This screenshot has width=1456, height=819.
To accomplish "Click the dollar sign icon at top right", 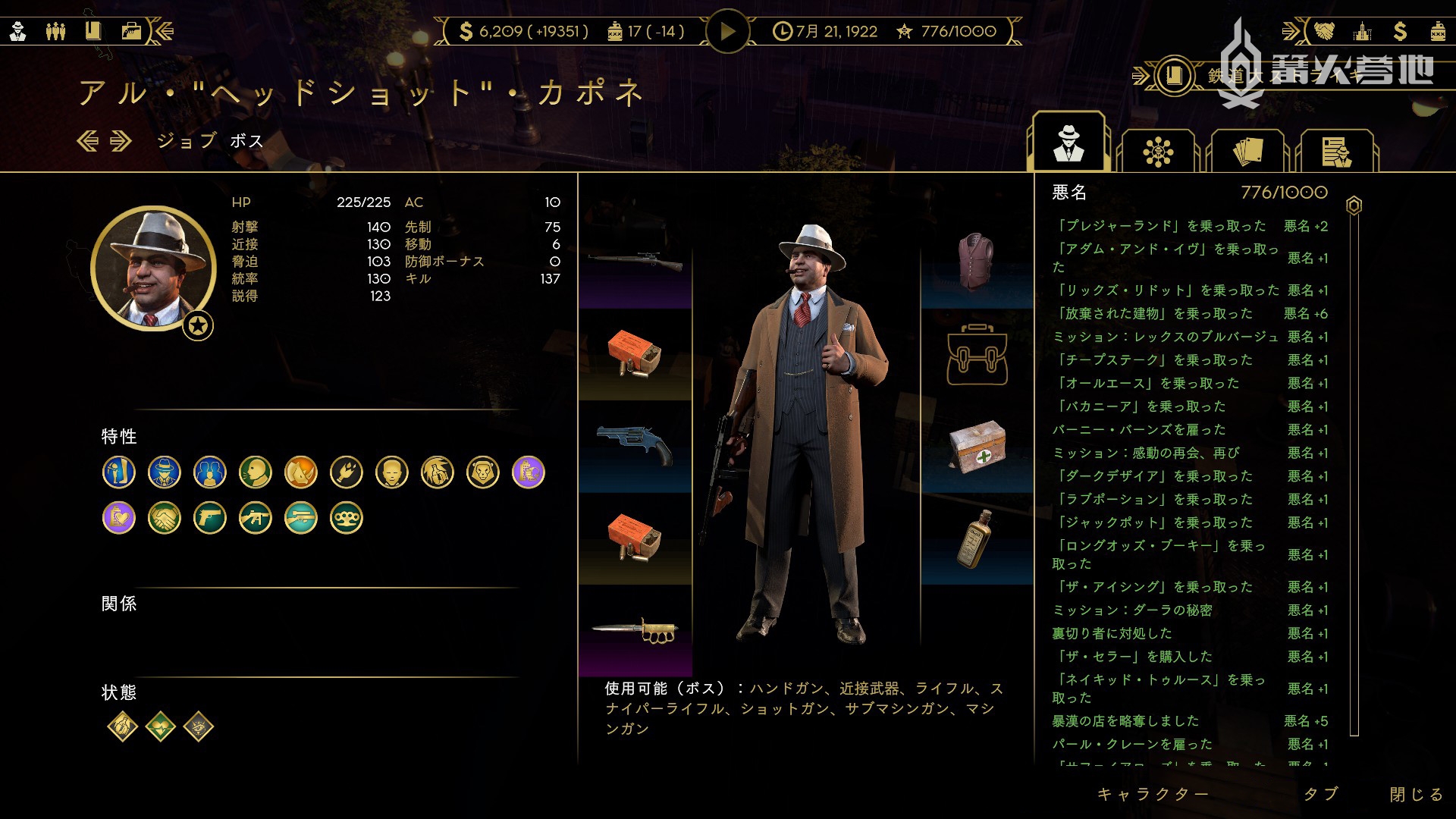I will (1400, 31).
